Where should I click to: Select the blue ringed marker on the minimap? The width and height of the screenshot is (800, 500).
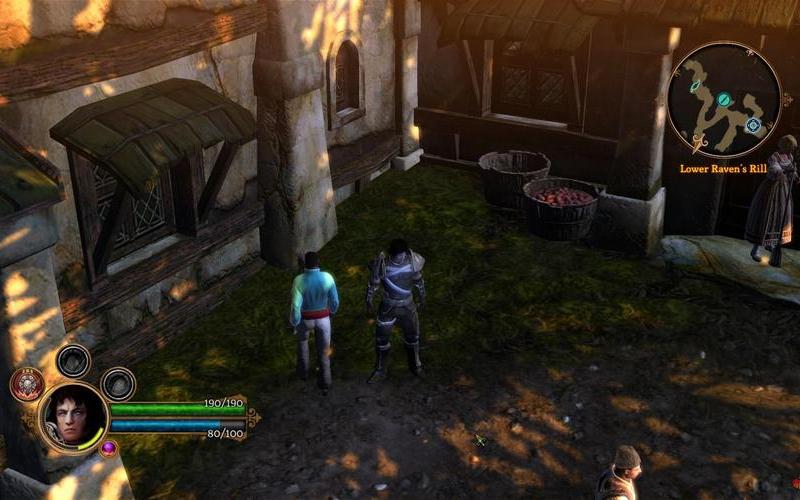(x=753, y=125)
